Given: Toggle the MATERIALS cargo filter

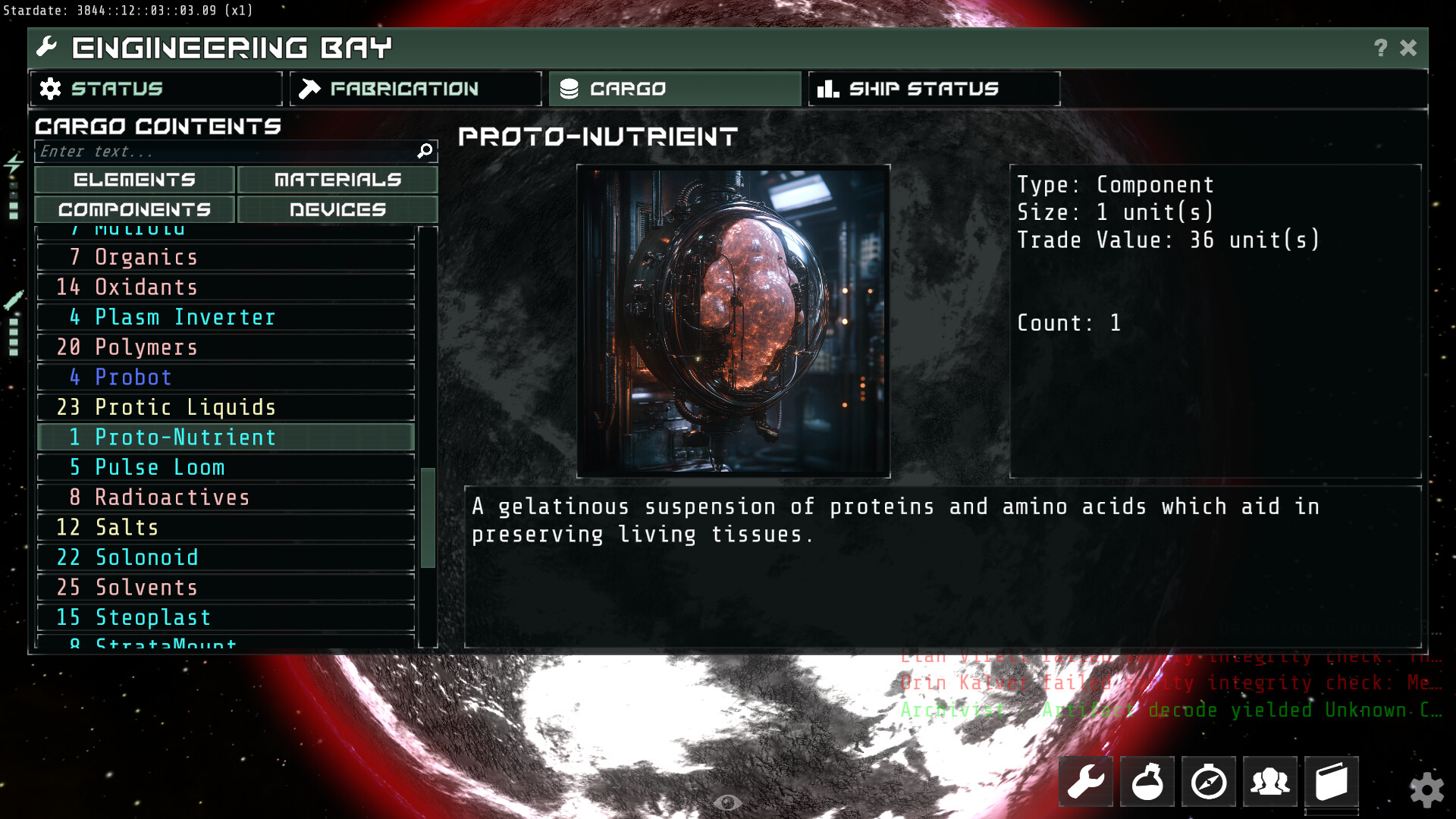Looking at the screenshot, I should pyautogui.click(x=337, y=180).
